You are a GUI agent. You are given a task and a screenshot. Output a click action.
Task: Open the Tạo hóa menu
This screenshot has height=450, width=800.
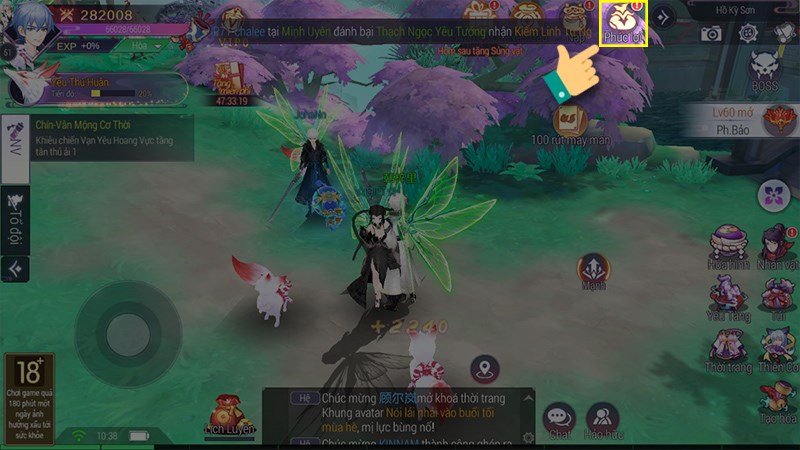point(777,400)
